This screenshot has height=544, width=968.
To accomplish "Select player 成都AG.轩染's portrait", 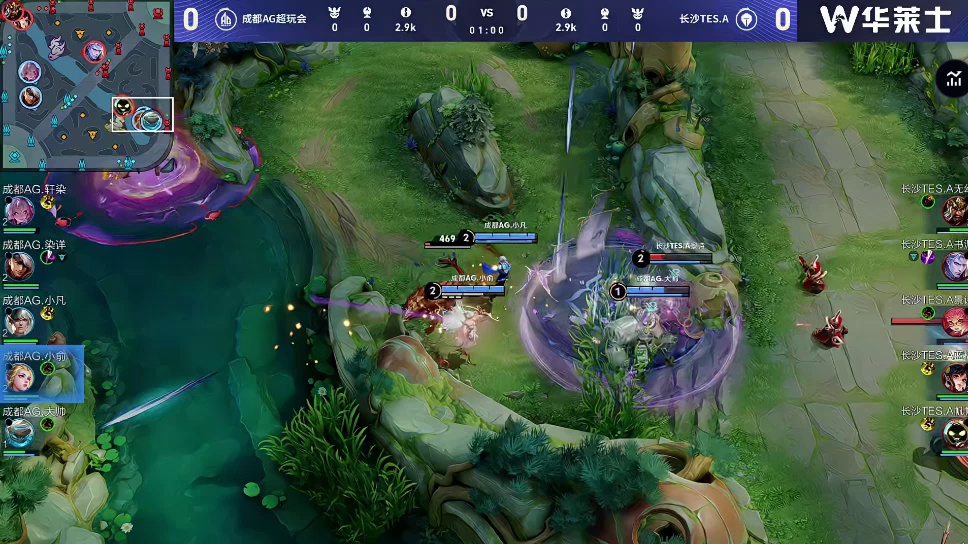I will pyautogui.click(x=21, y=210).
